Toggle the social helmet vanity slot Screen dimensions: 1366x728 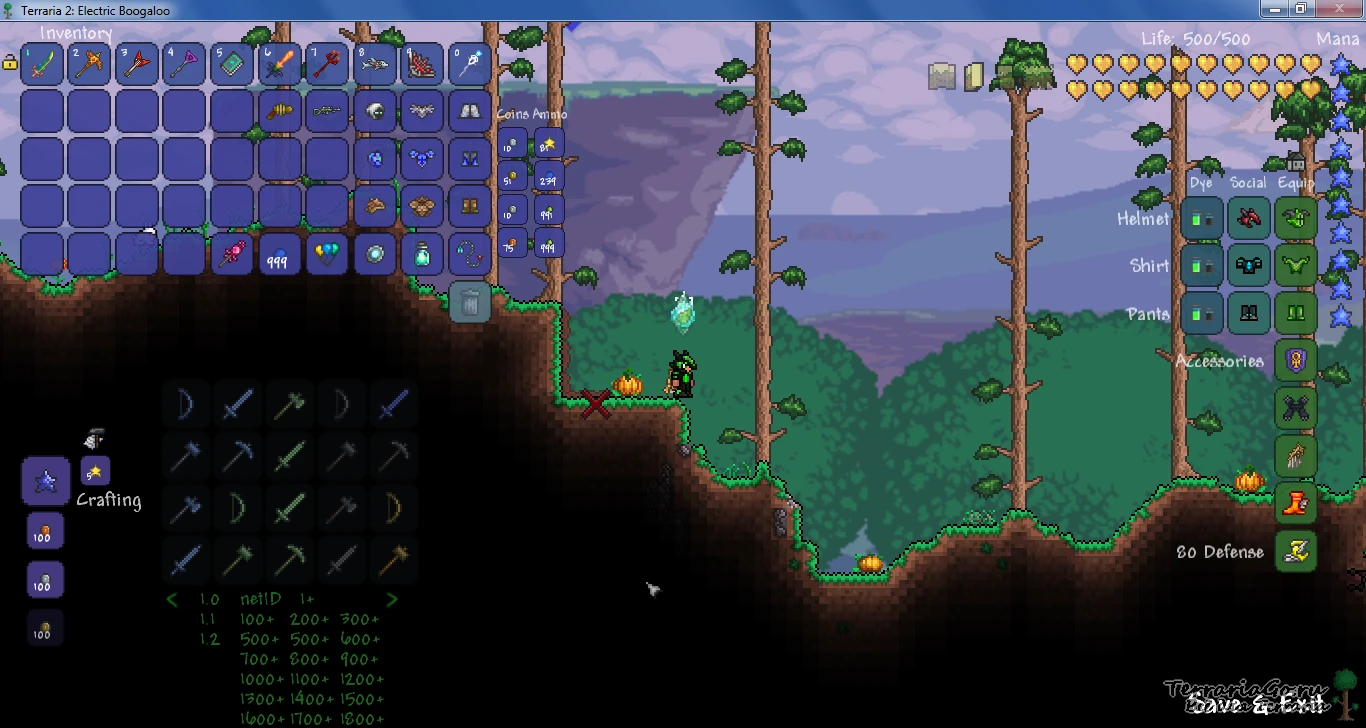1249,220
